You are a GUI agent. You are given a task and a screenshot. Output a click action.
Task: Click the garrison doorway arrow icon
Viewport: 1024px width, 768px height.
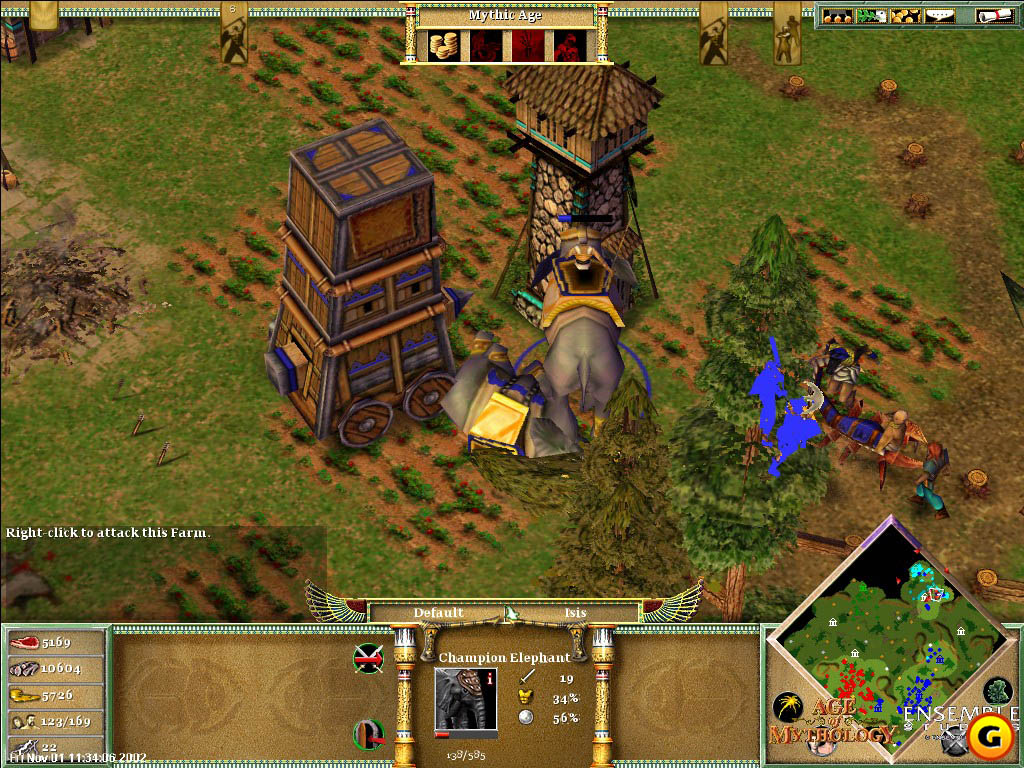369,735
